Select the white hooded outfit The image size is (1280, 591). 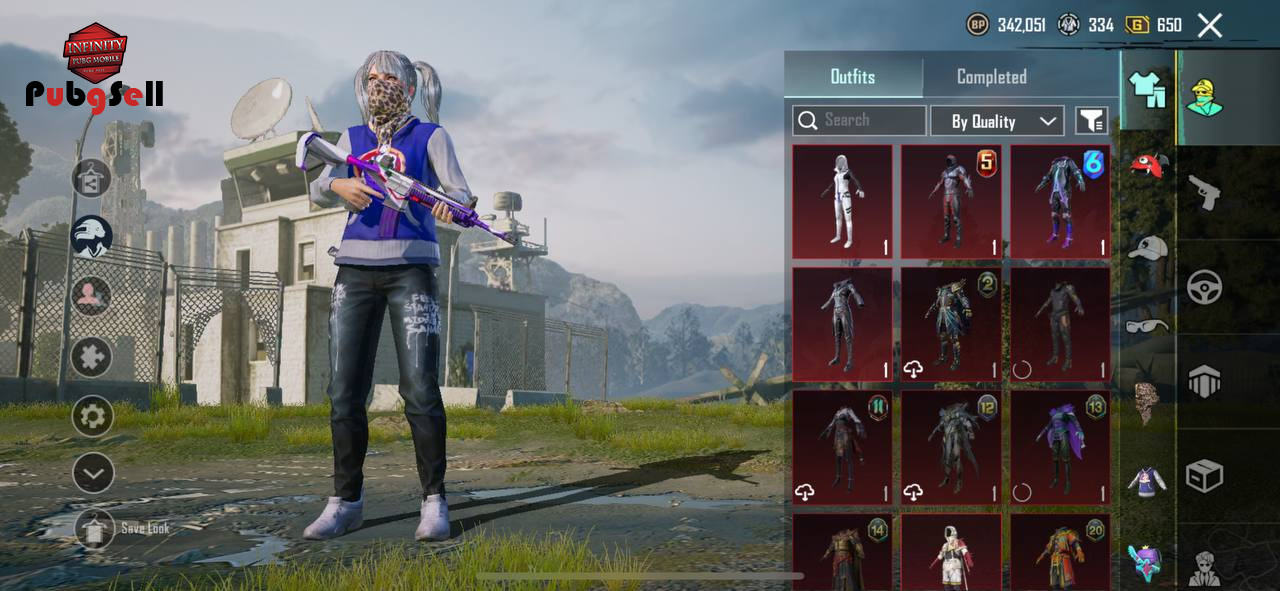[x=842, y=202]
